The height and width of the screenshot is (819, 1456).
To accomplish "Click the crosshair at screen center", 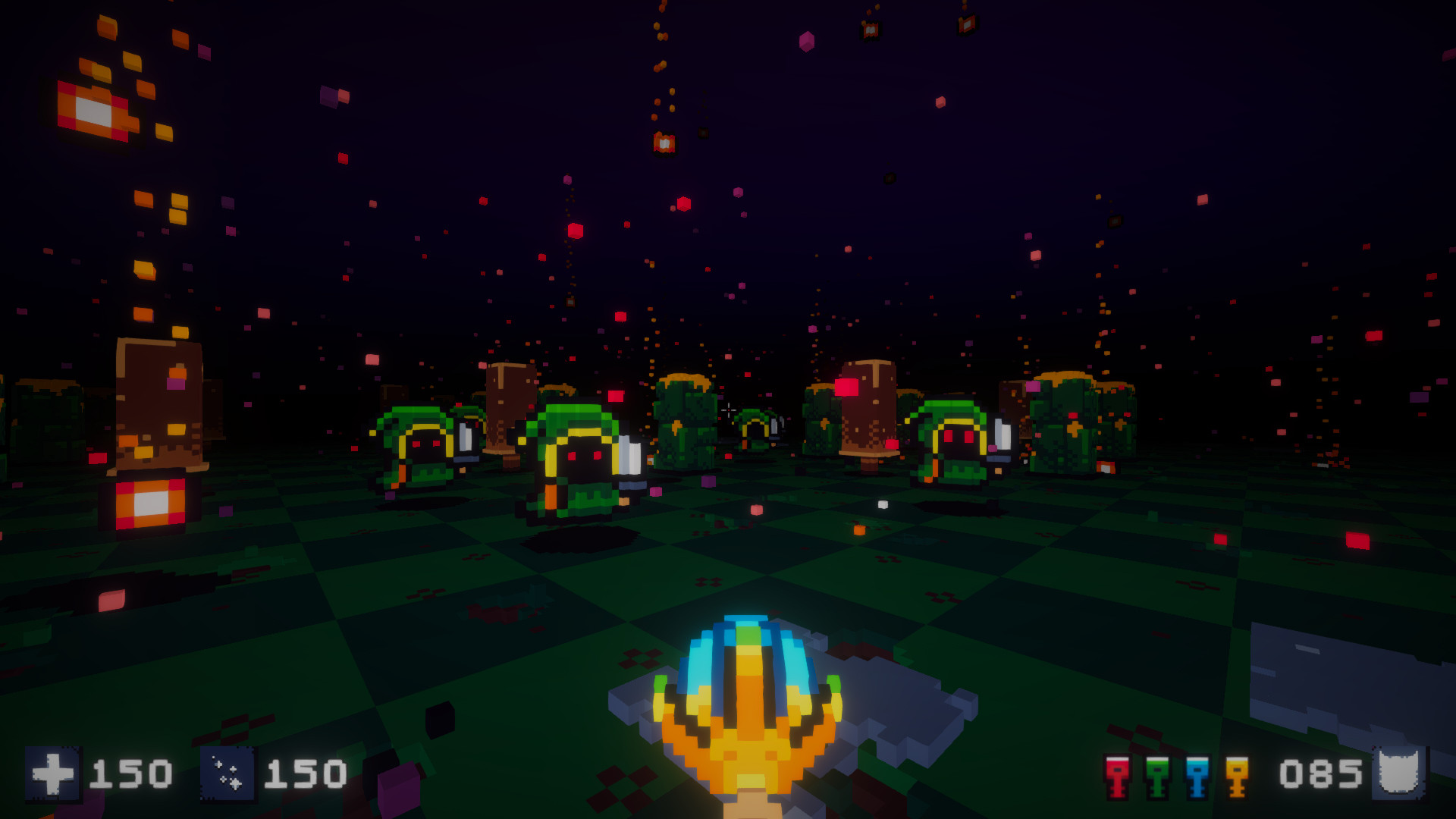I will 728,409.
